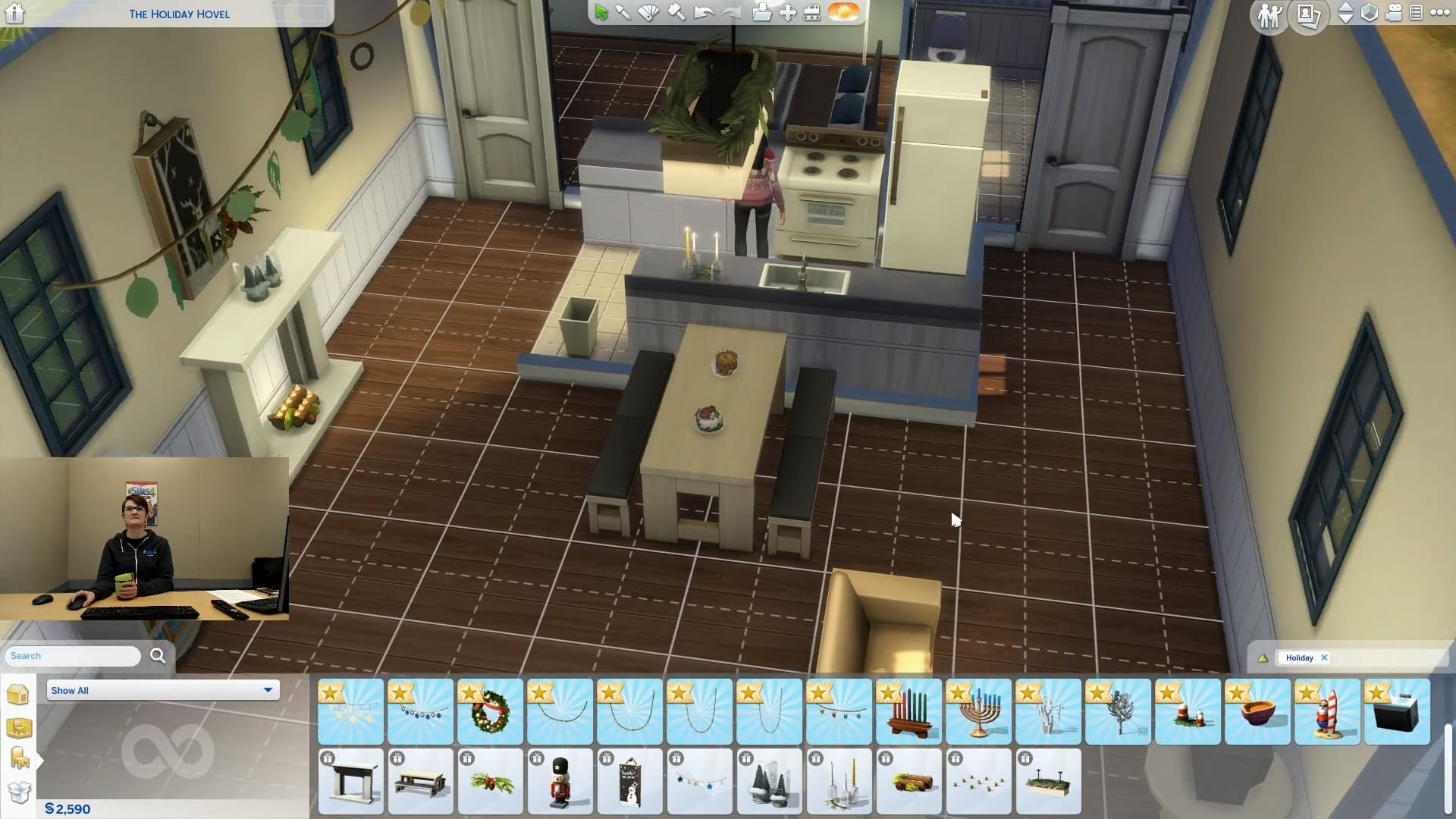
Task: Open the three-dot options menu
Action: pyautogui.click(x=1439, y=13)
